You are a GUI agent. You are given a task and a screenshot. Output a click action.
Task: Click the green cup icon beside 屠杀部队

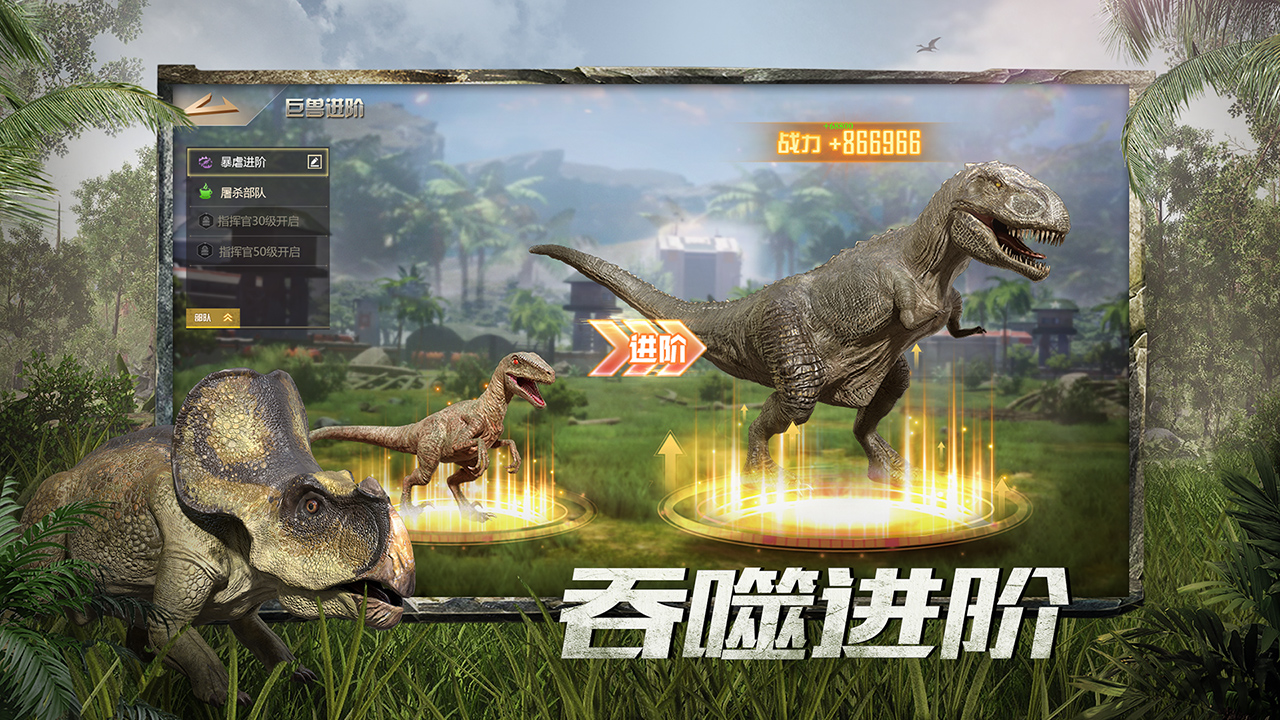coord(204,191)
